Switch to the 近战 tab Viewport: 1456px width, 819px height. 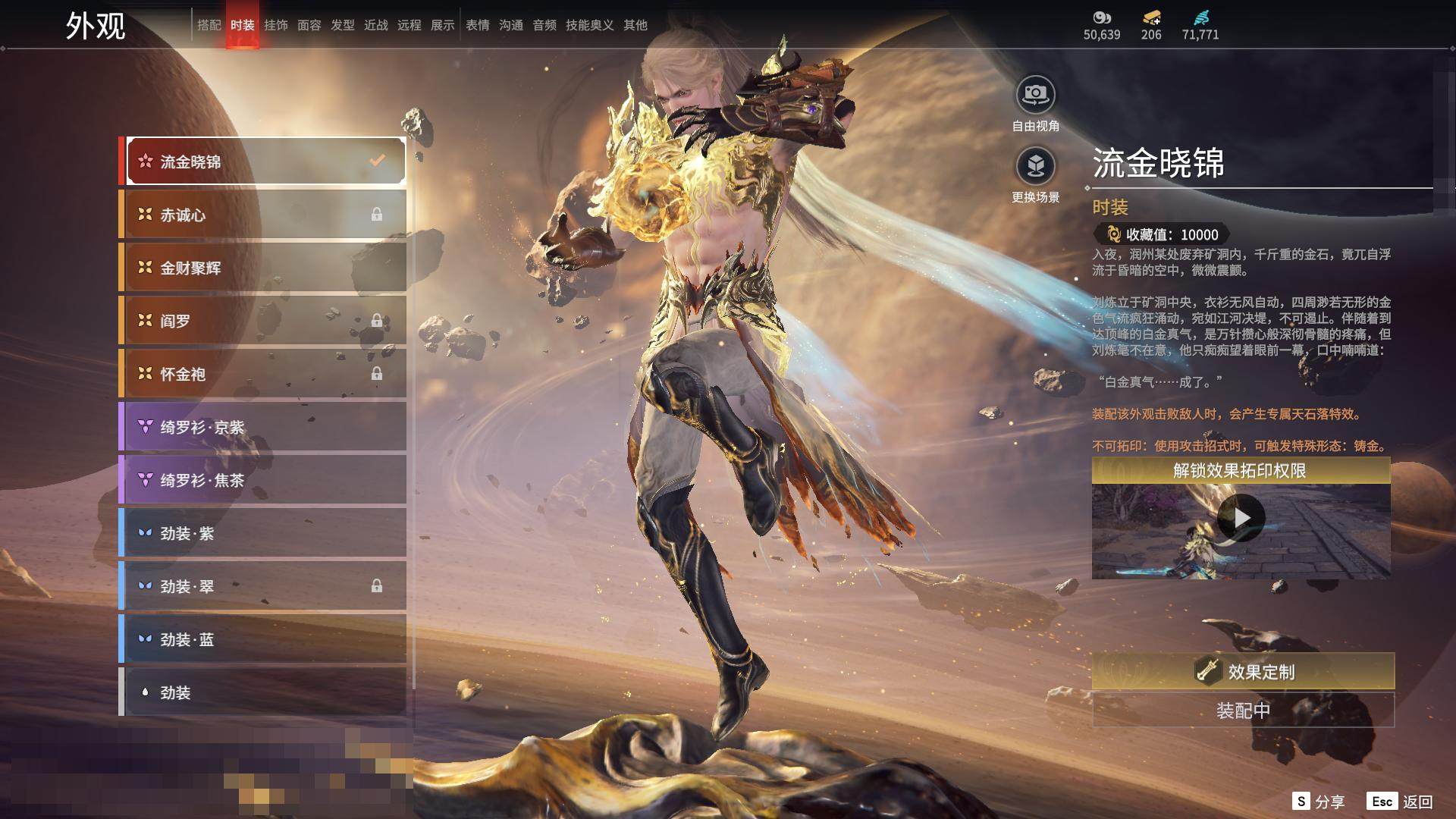click(375, 25)
